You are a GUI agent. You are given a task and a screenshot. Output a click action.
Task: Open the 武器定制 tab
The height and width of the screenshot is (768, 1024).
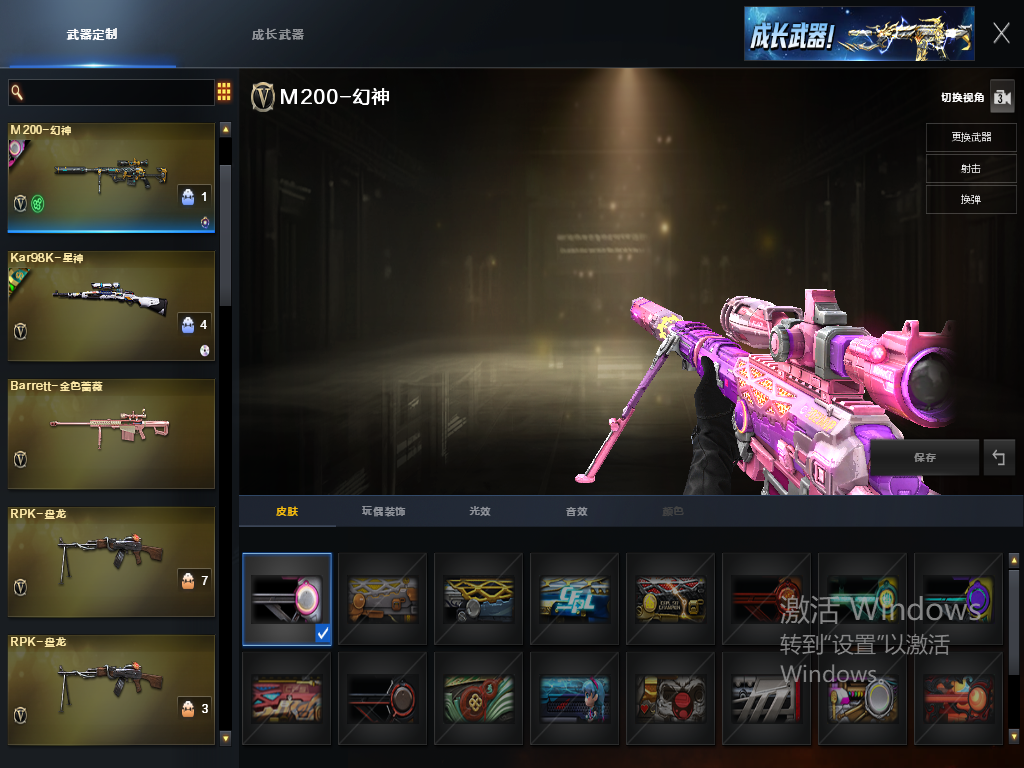(92, 34)
